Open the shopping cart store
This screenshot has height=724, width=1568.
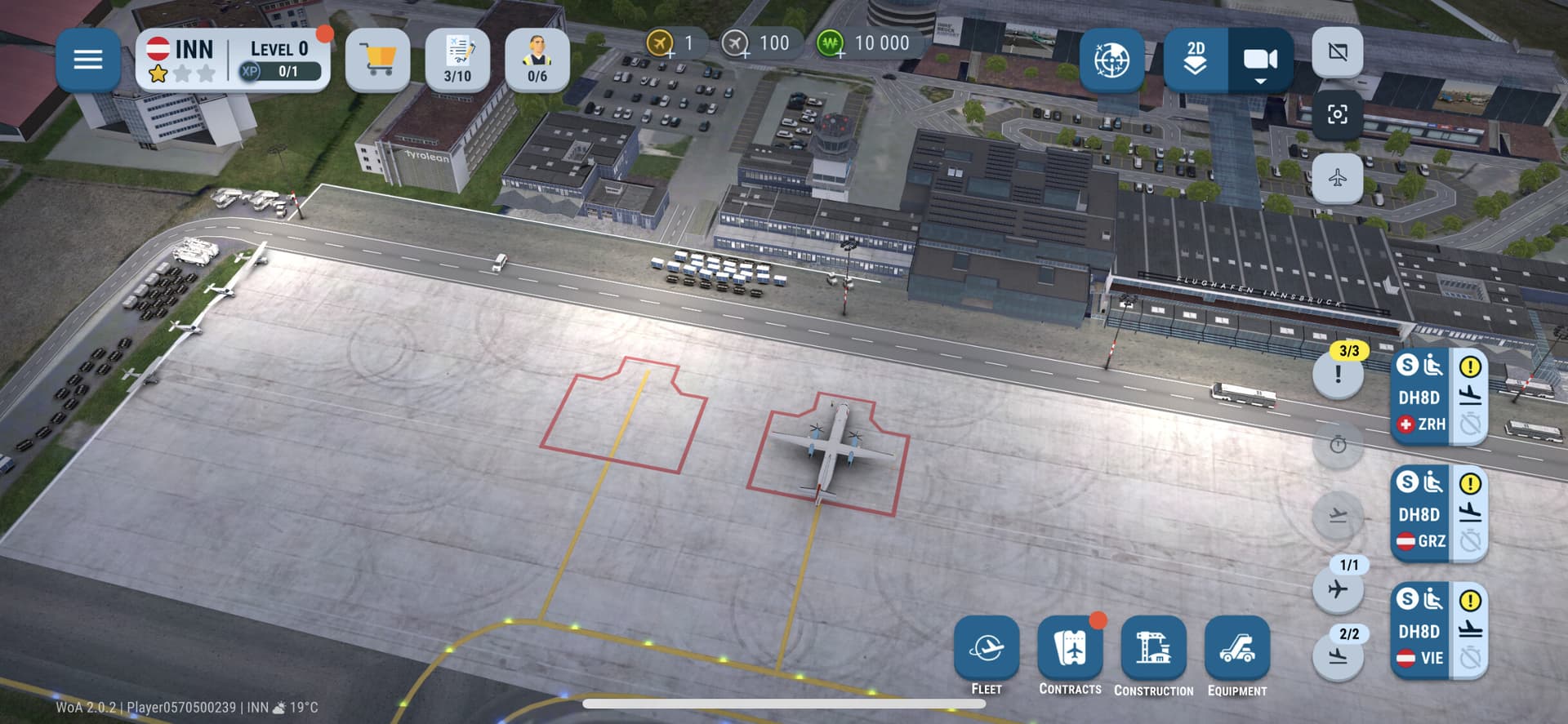tap(377, 60)
